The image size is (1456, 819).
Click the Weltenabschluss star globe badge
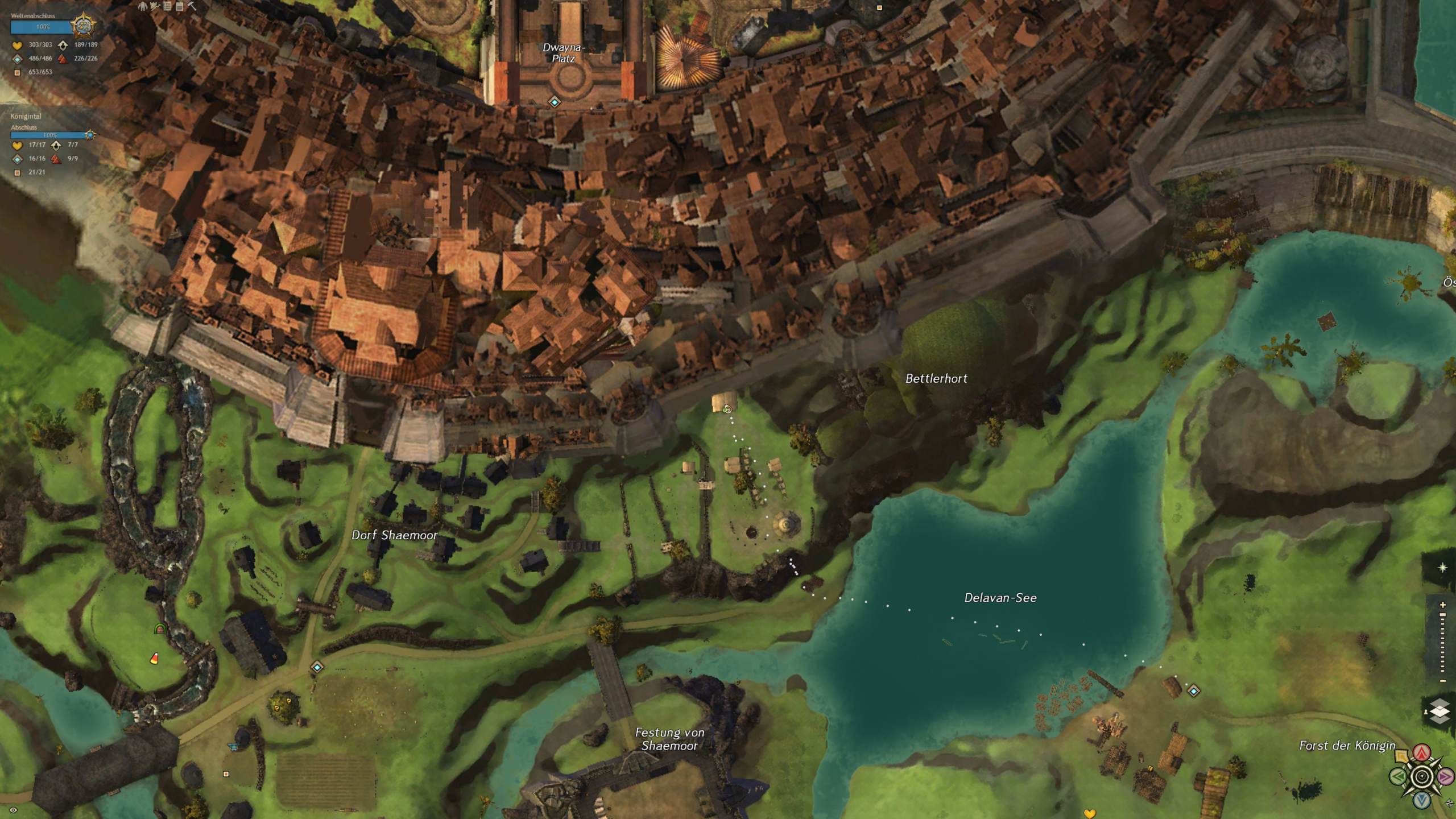point(83,26)
